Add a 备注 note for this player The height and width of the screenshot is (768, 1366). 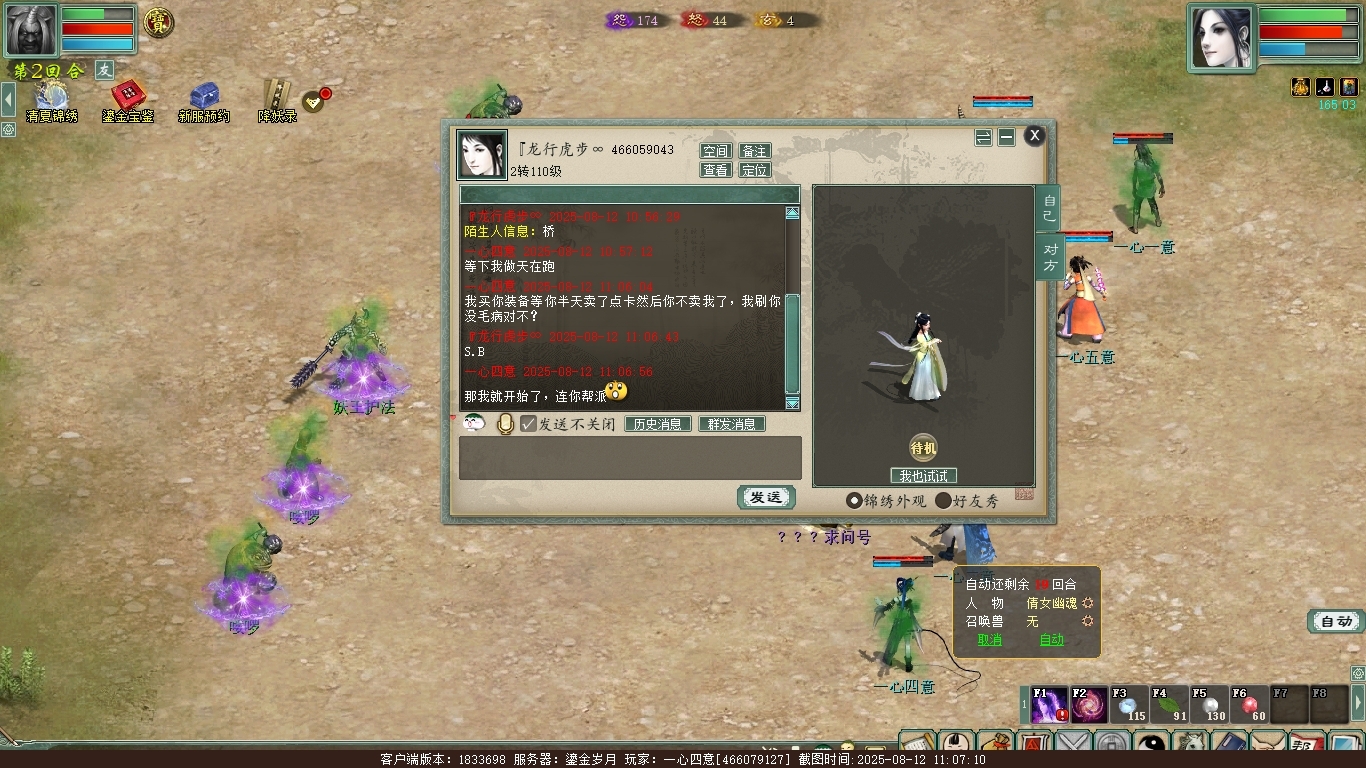click(x=754, y=151)
